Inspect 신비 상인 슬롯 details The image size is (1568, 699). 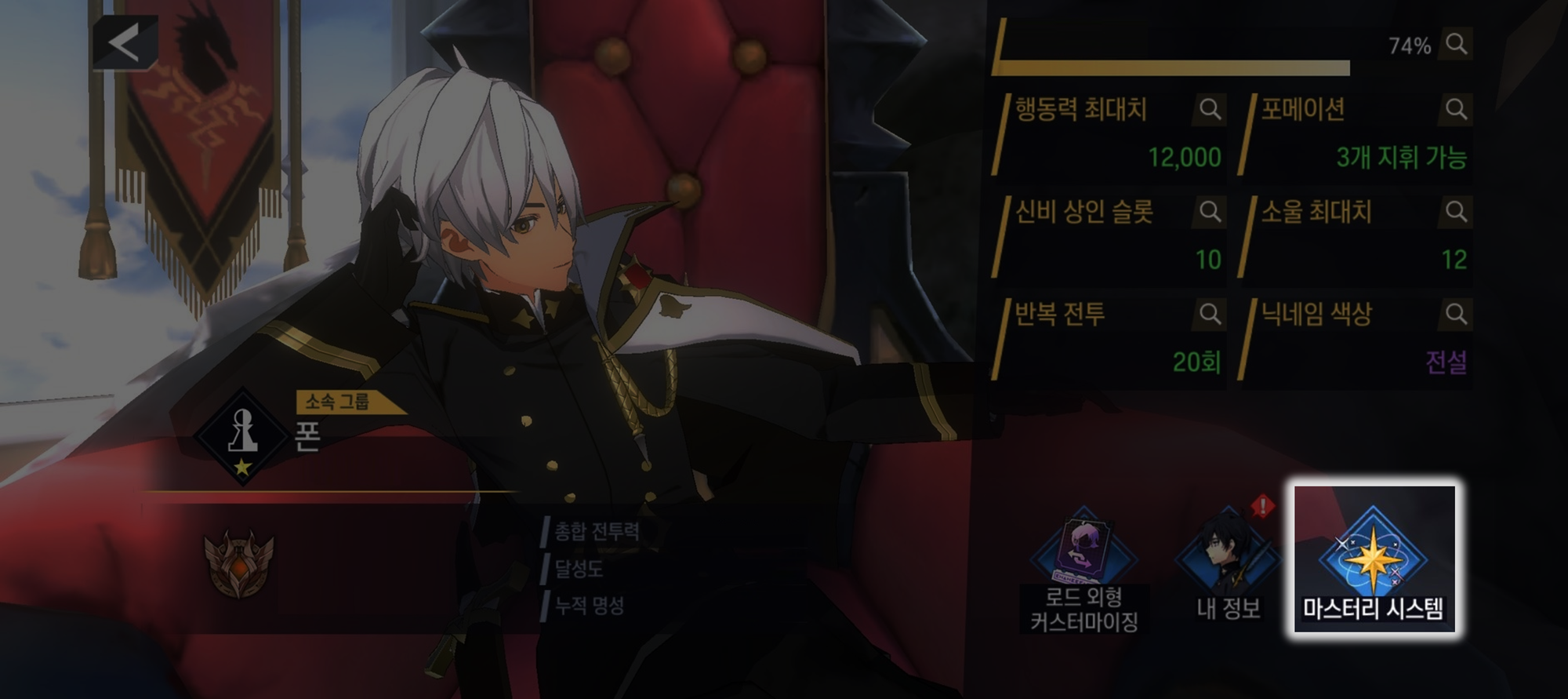[1210, 211]
